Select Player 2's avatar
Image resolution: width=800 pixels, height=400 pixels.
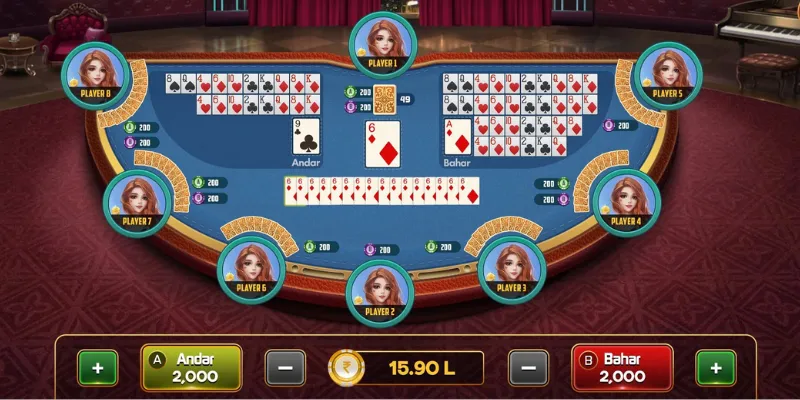tap(380, 291)
